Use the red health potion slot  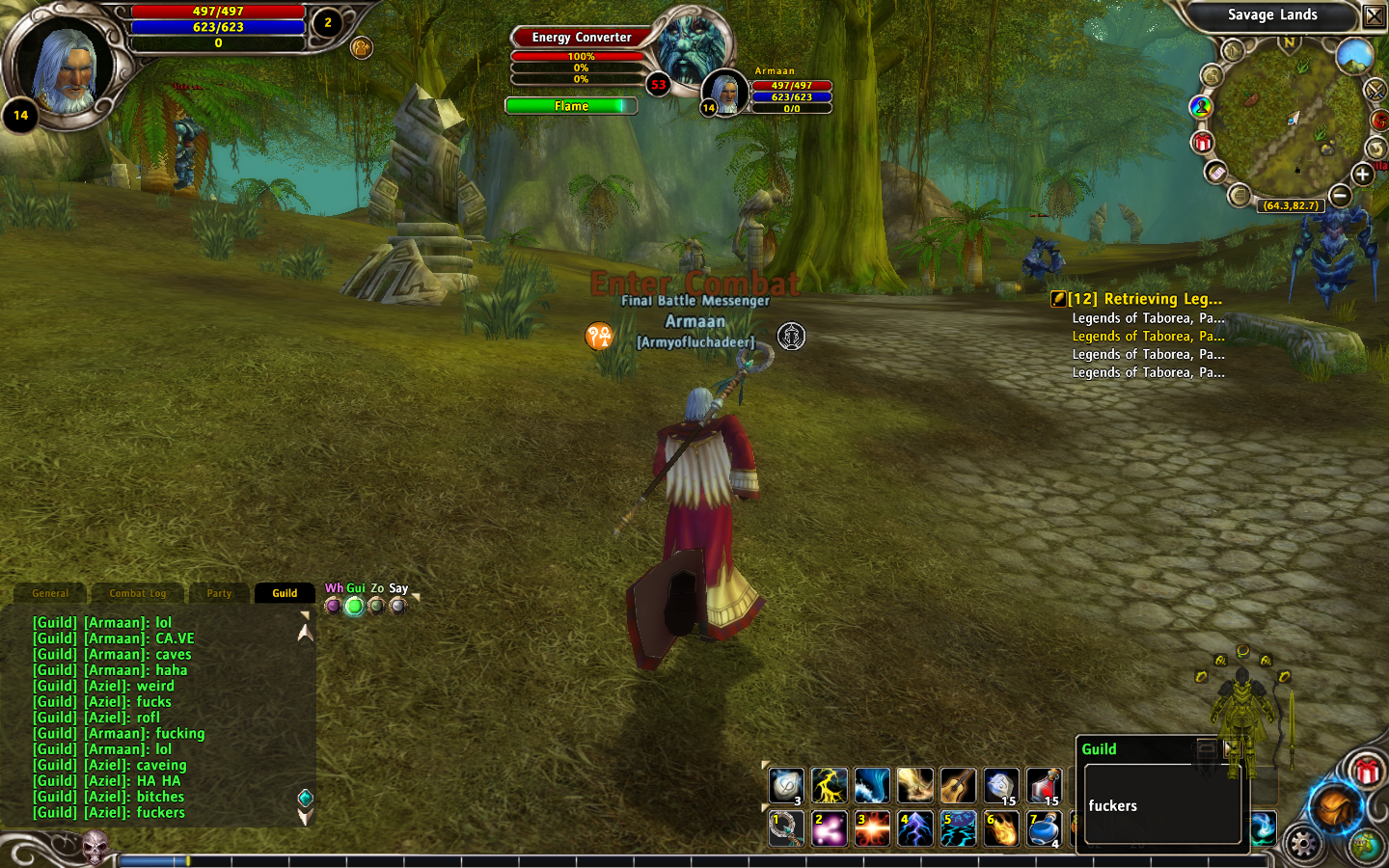click(x=1044, y=786)
